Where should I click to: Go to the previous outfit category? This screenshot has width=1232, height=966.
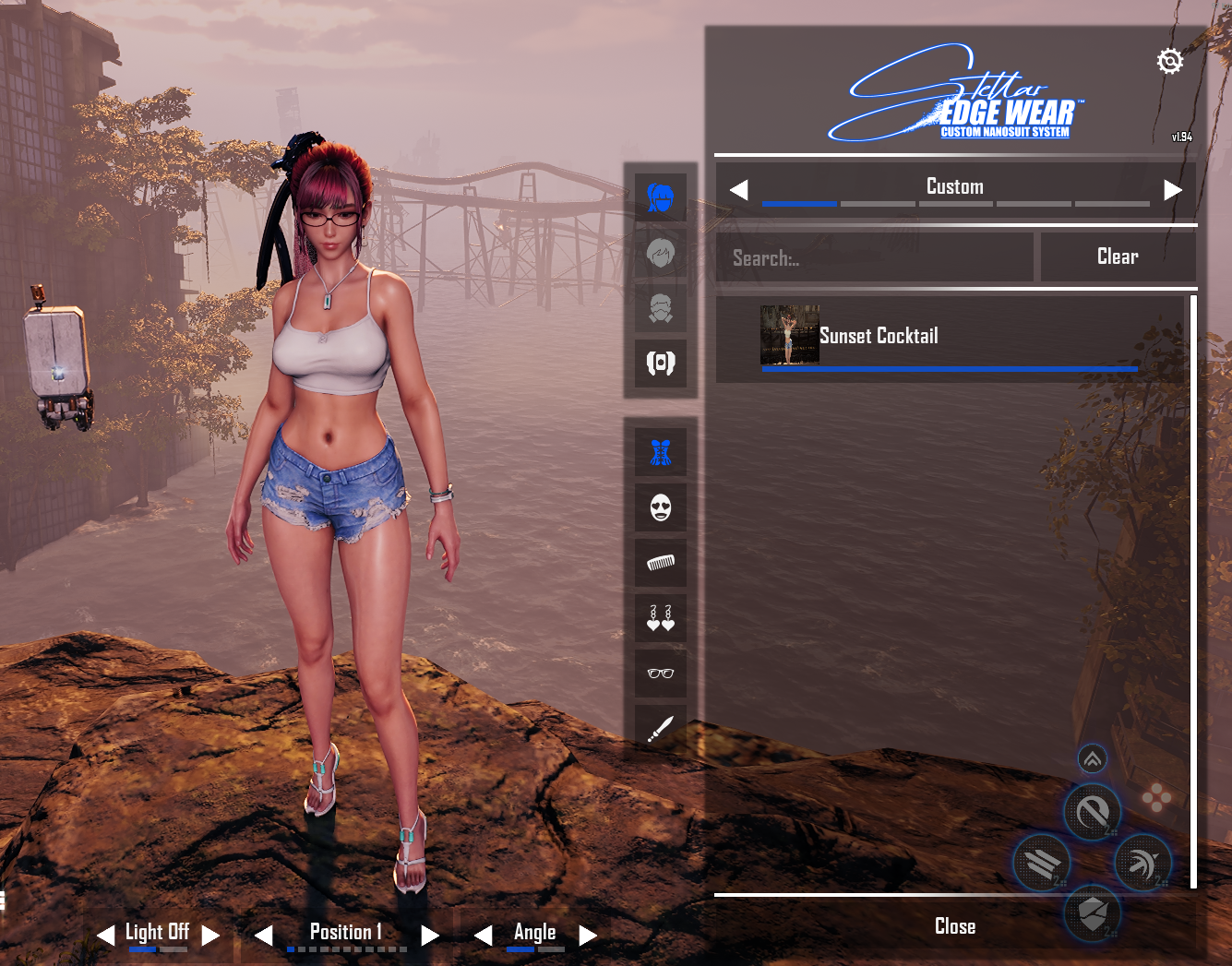[738, 190]
